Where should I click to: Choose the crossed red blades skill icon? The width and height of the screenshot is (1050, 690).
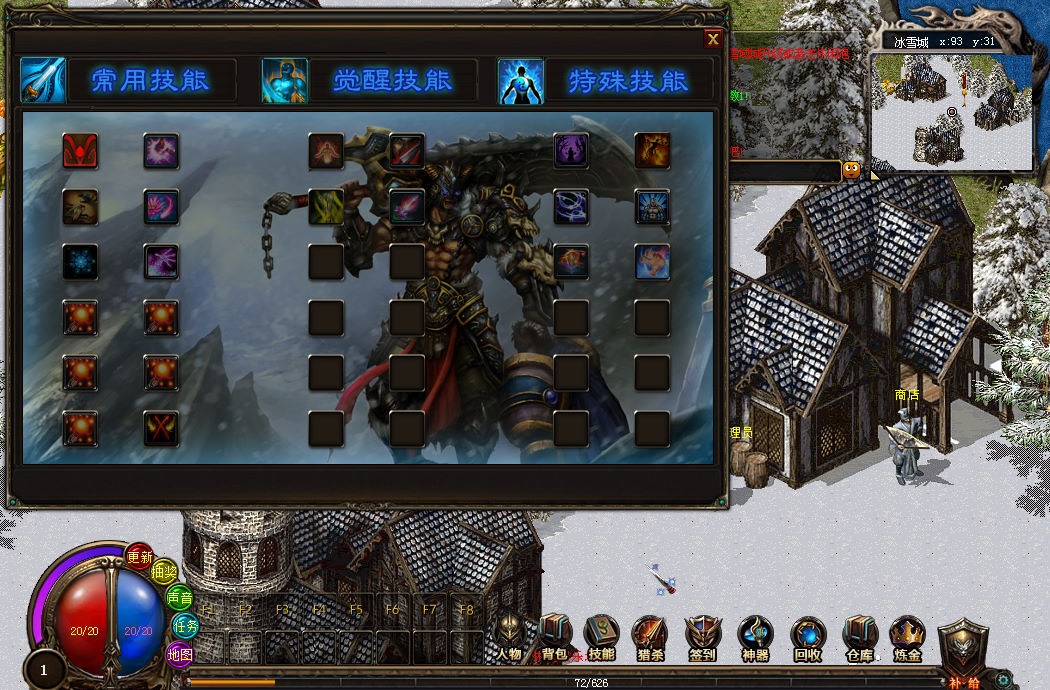(161, 428)
